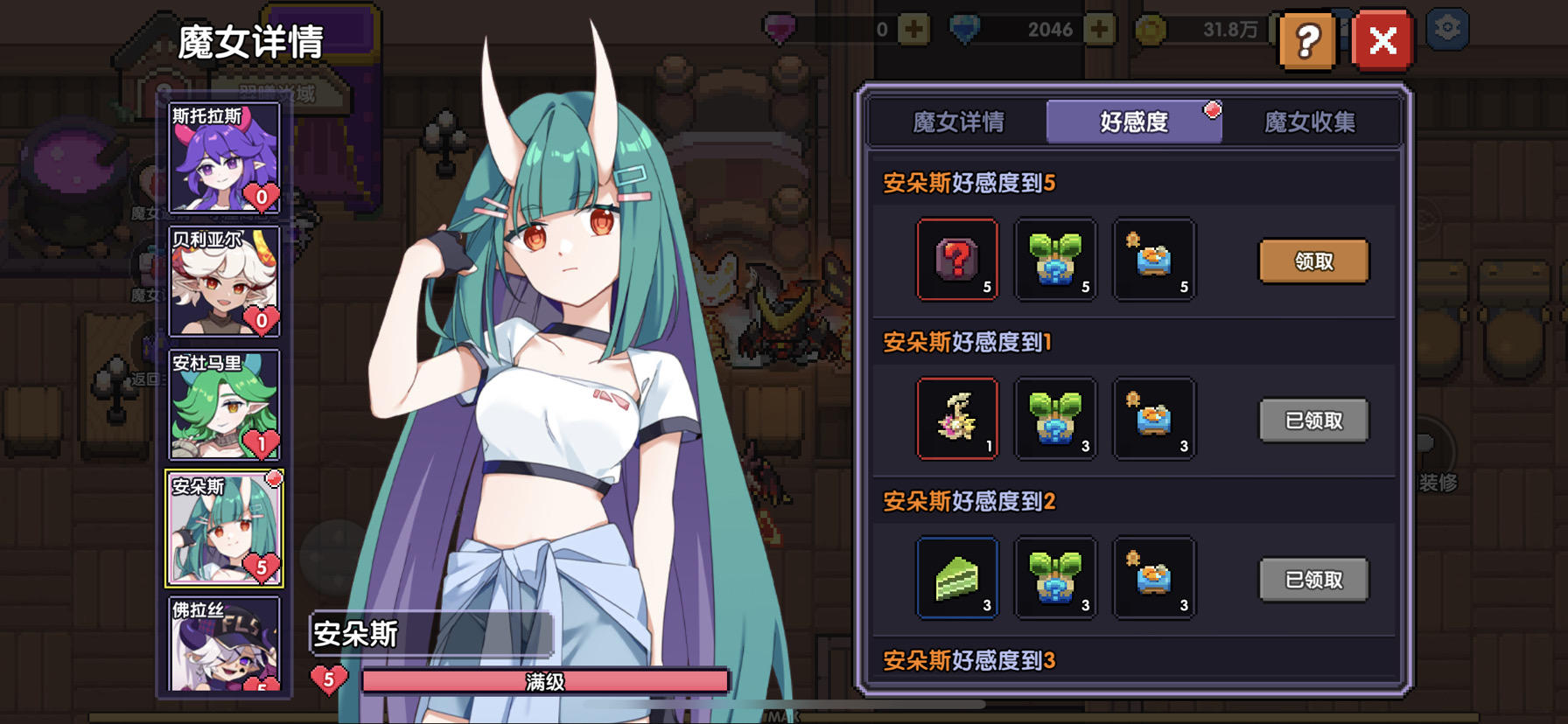Click the 已领取 button for 好感度到1

1312,420
